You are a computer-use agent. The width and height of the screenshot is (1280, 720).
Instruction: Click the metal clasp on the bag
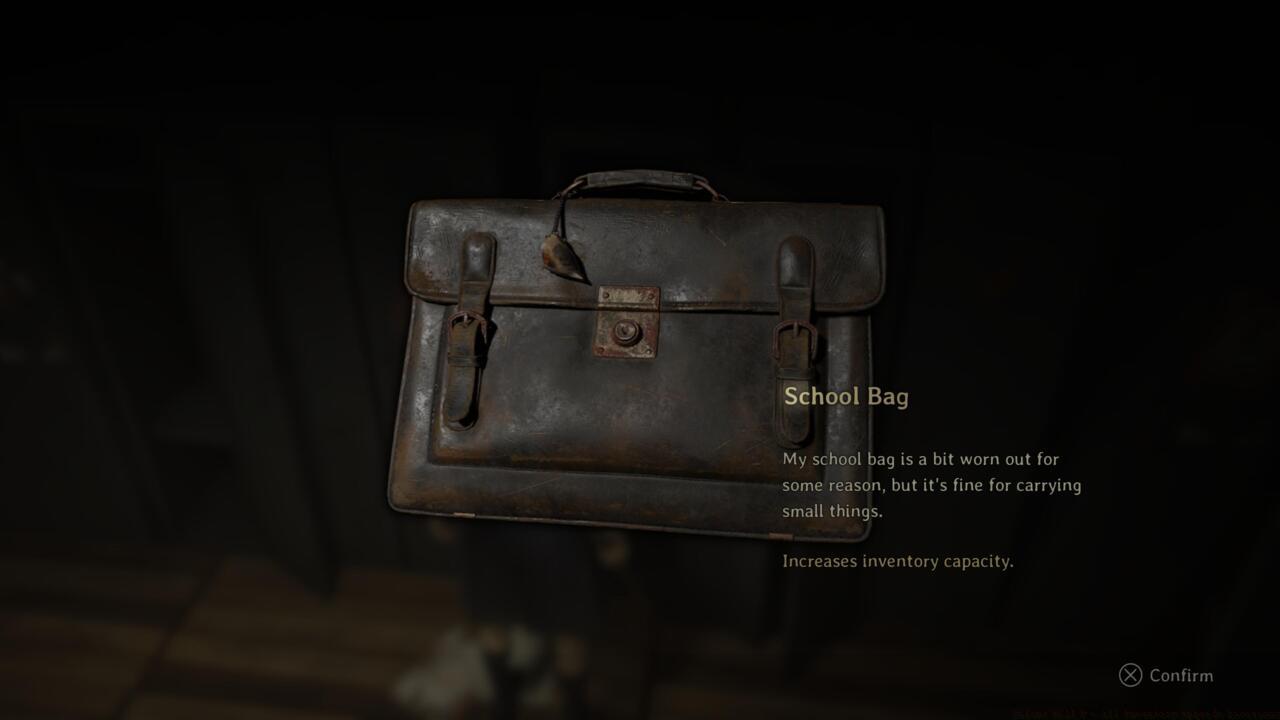pyautogui.click(x=628, y=320)
